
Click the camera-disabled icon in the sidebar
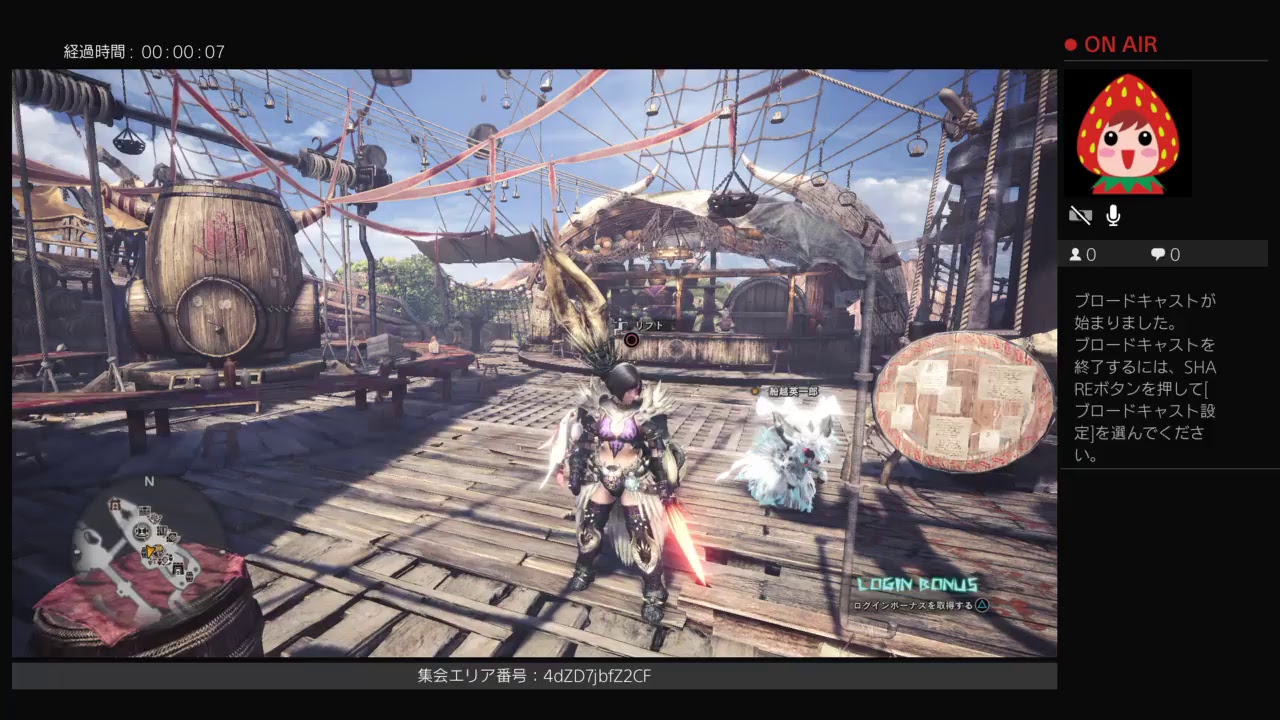point(1081,216)
